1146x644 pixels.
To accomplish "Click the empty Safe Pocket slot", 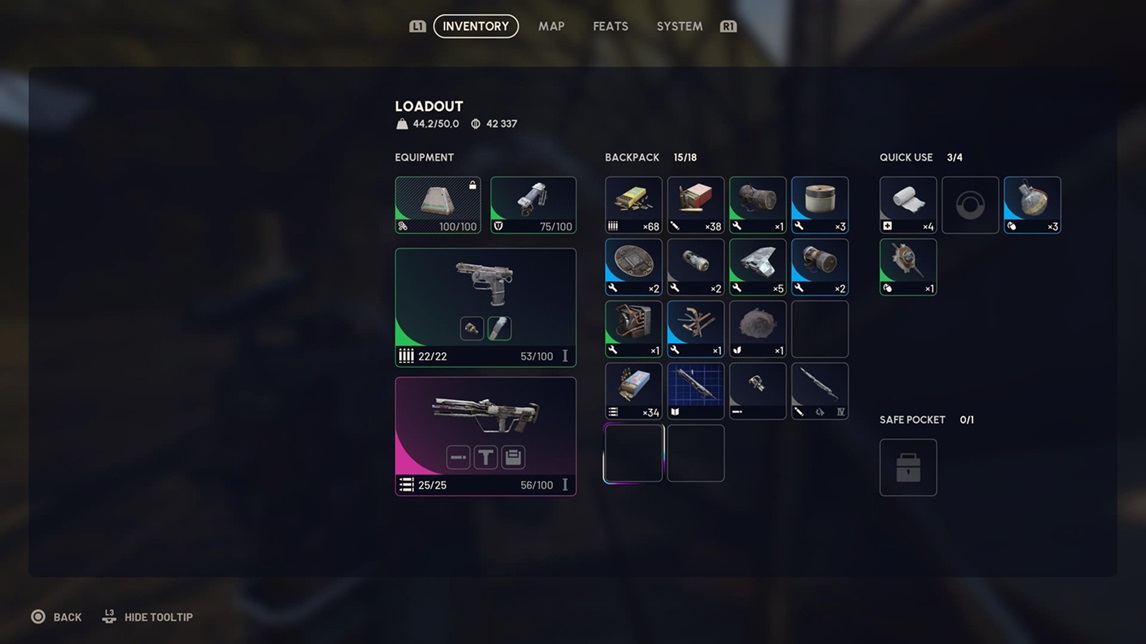I will 908,467.
